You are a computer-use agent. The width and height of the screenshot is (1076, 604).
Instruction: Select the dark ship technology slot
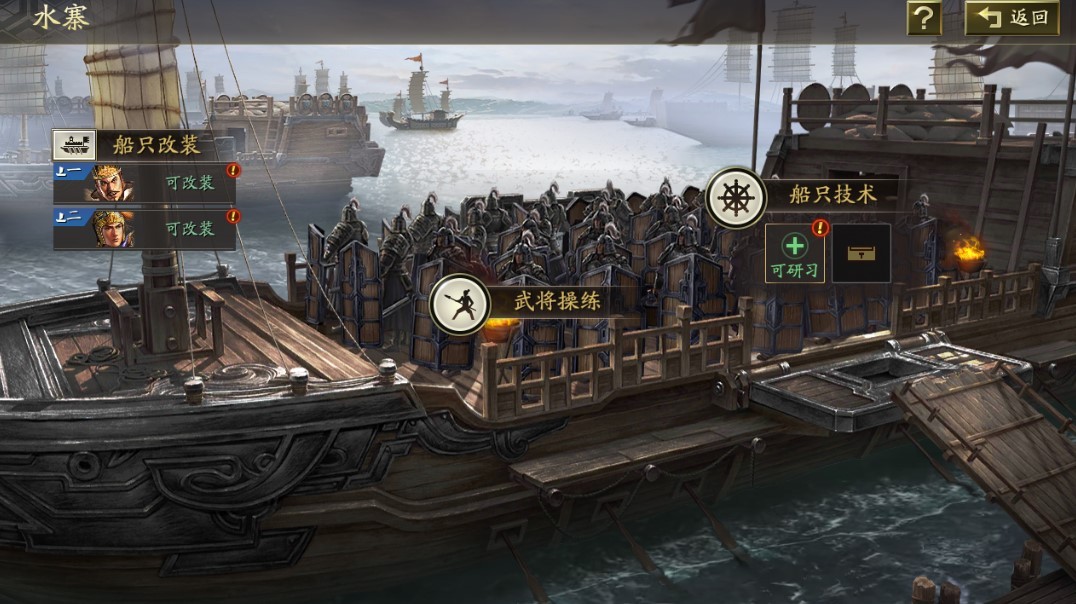861,253
